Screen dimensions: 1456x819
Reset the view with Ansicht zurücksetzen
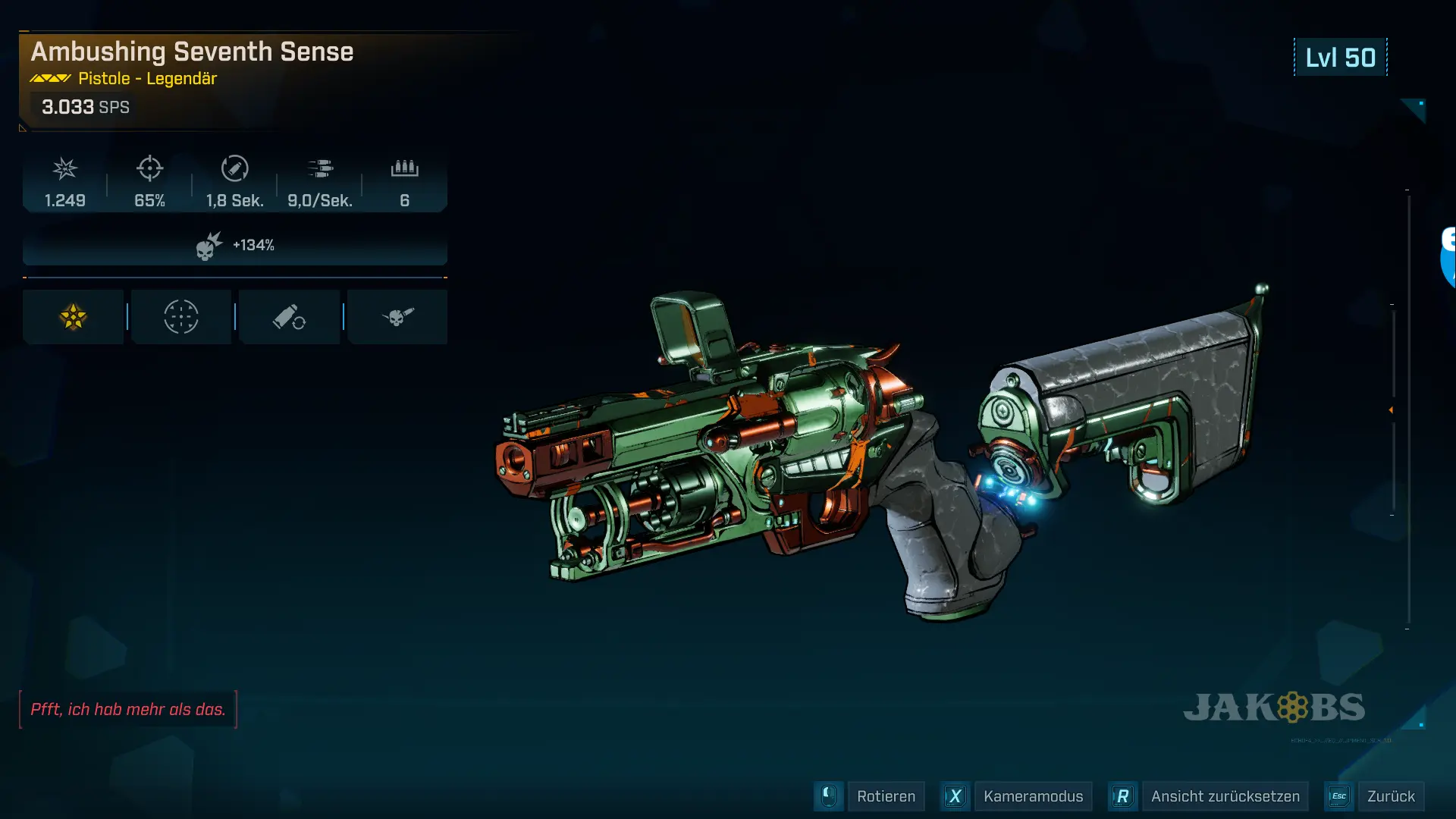click(x=1225, y=796)
